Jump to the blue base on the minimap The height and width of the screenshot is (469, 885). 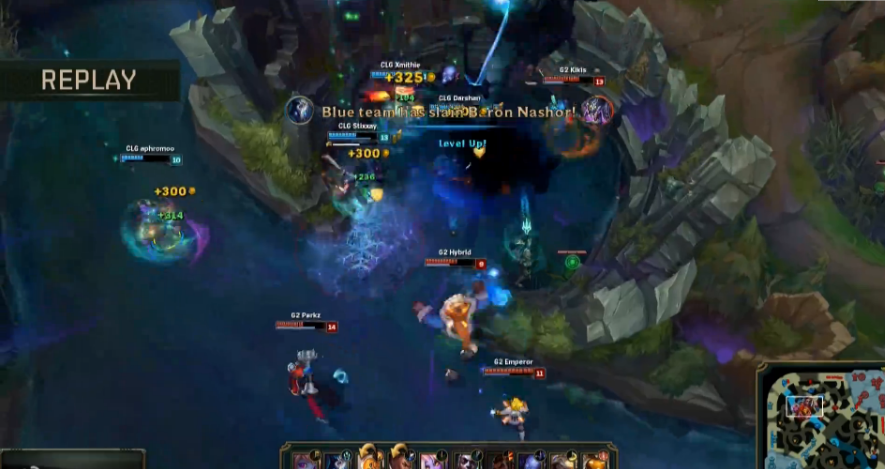772,459
